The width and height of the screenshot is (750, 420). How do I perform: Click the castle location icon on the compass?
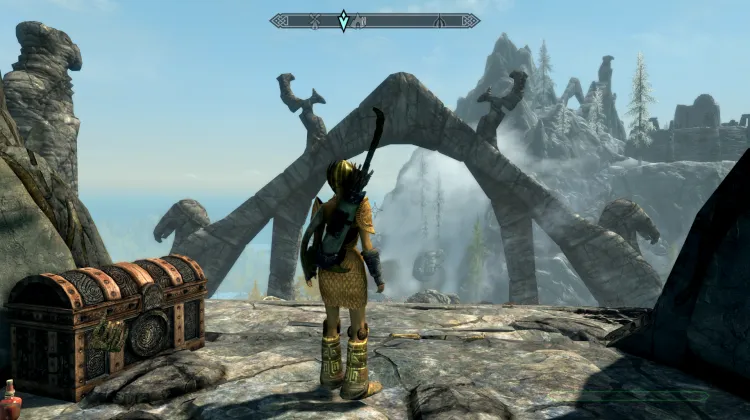coord(359,21)
